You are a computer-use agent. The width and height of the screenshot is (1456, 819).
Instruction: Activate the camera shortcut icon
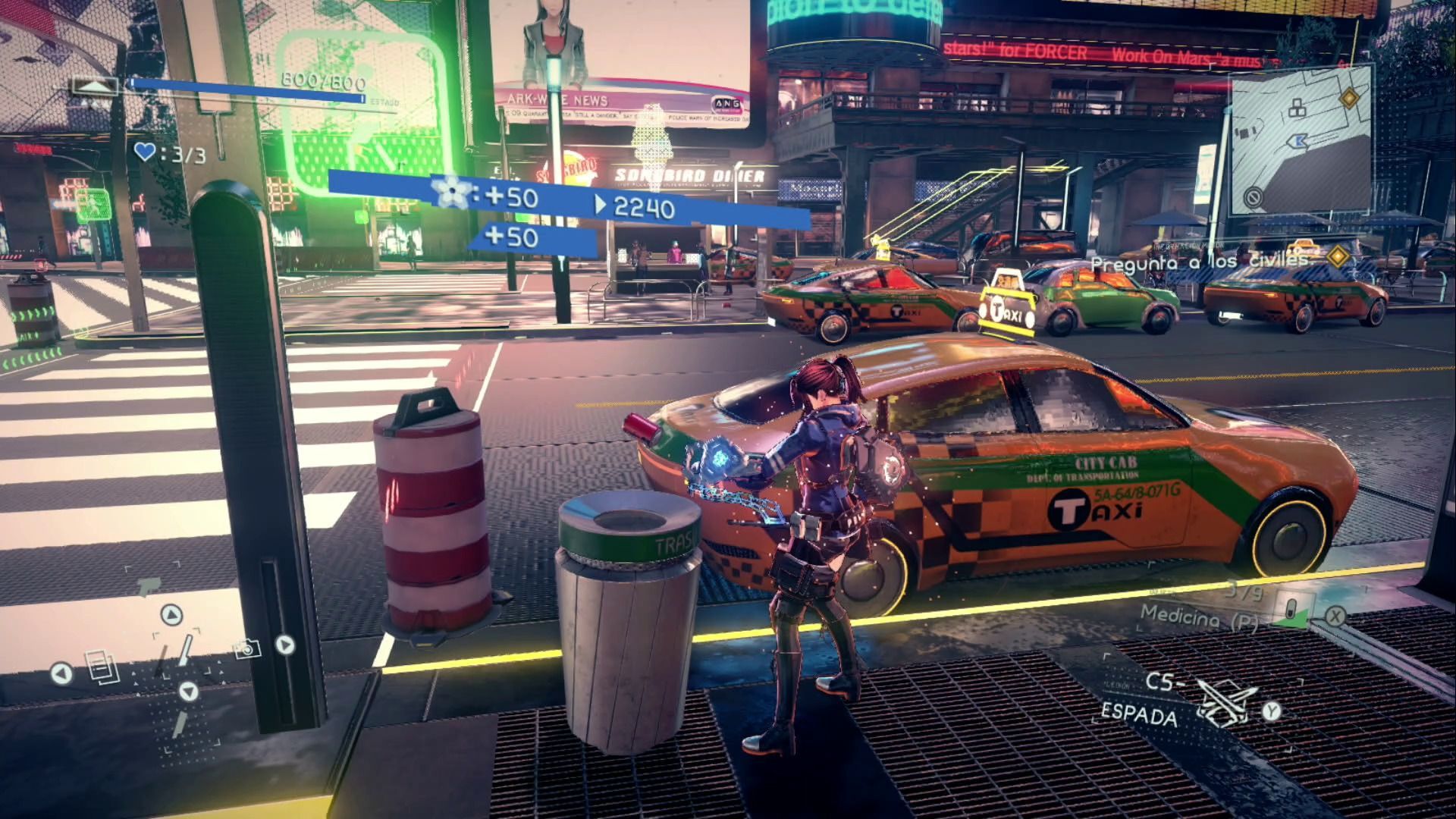point(246,648)
